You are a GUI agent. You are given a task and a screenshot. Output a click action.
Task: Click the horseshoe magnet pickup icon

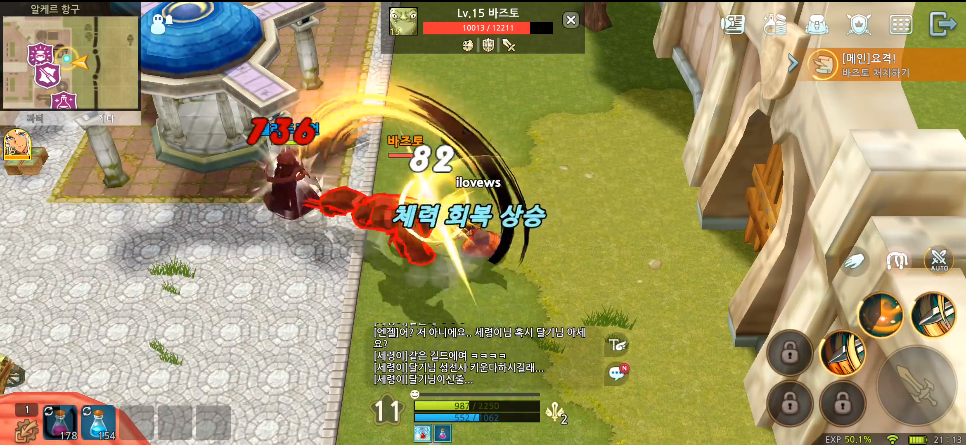click(898, 261)
